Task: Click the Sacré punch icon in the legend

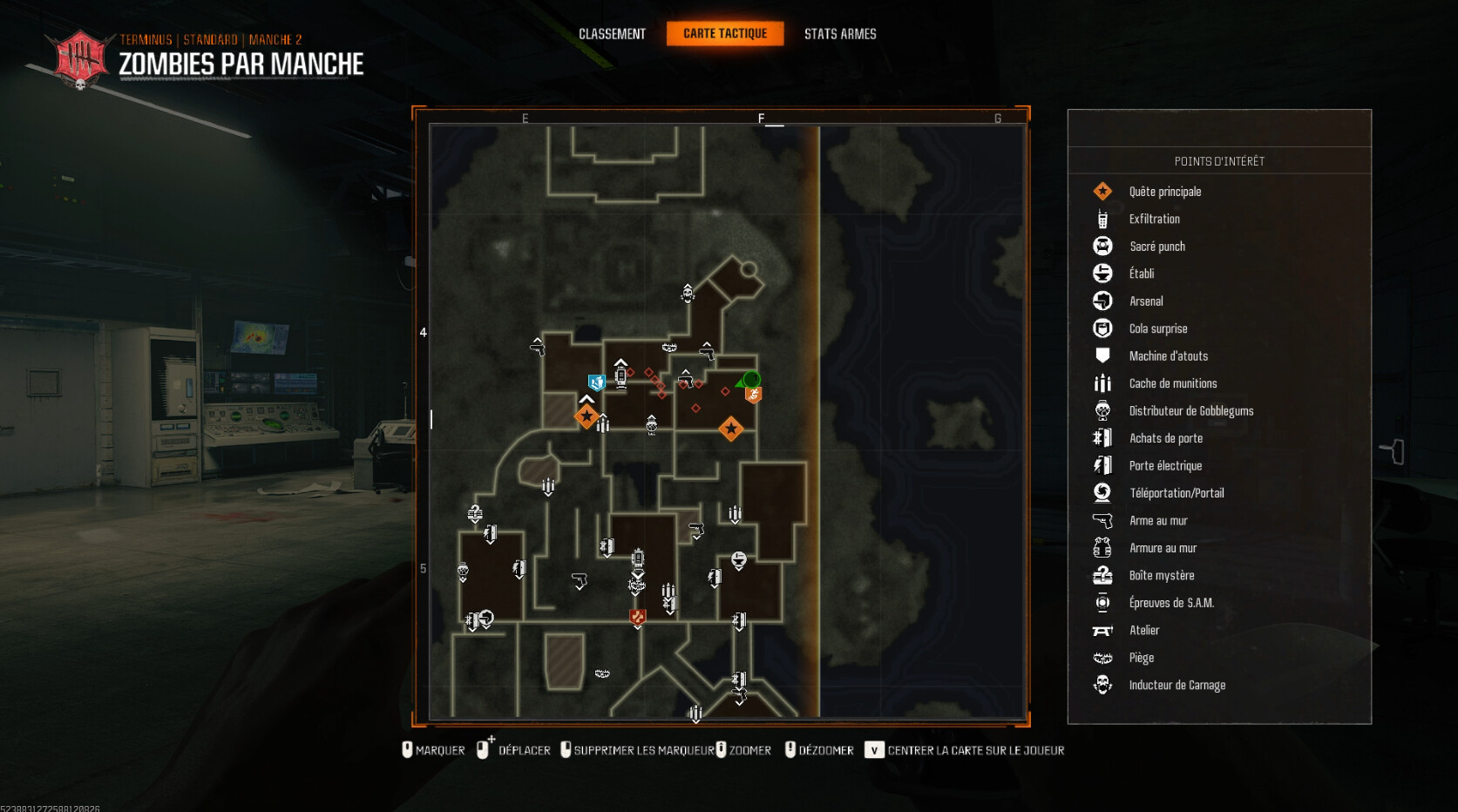Action: (x=1102, y=246)
